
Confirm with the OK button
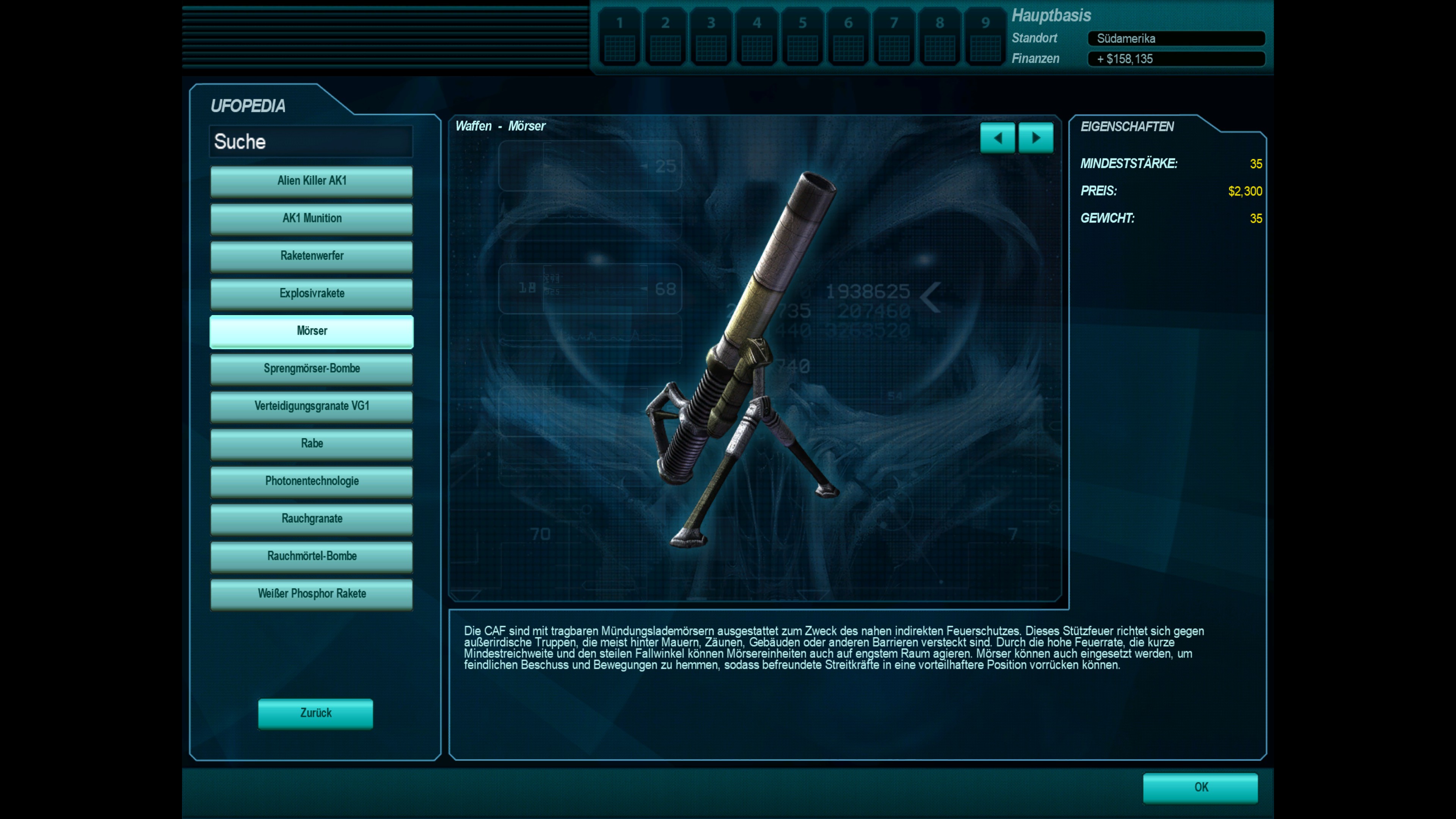(1200, 788)
